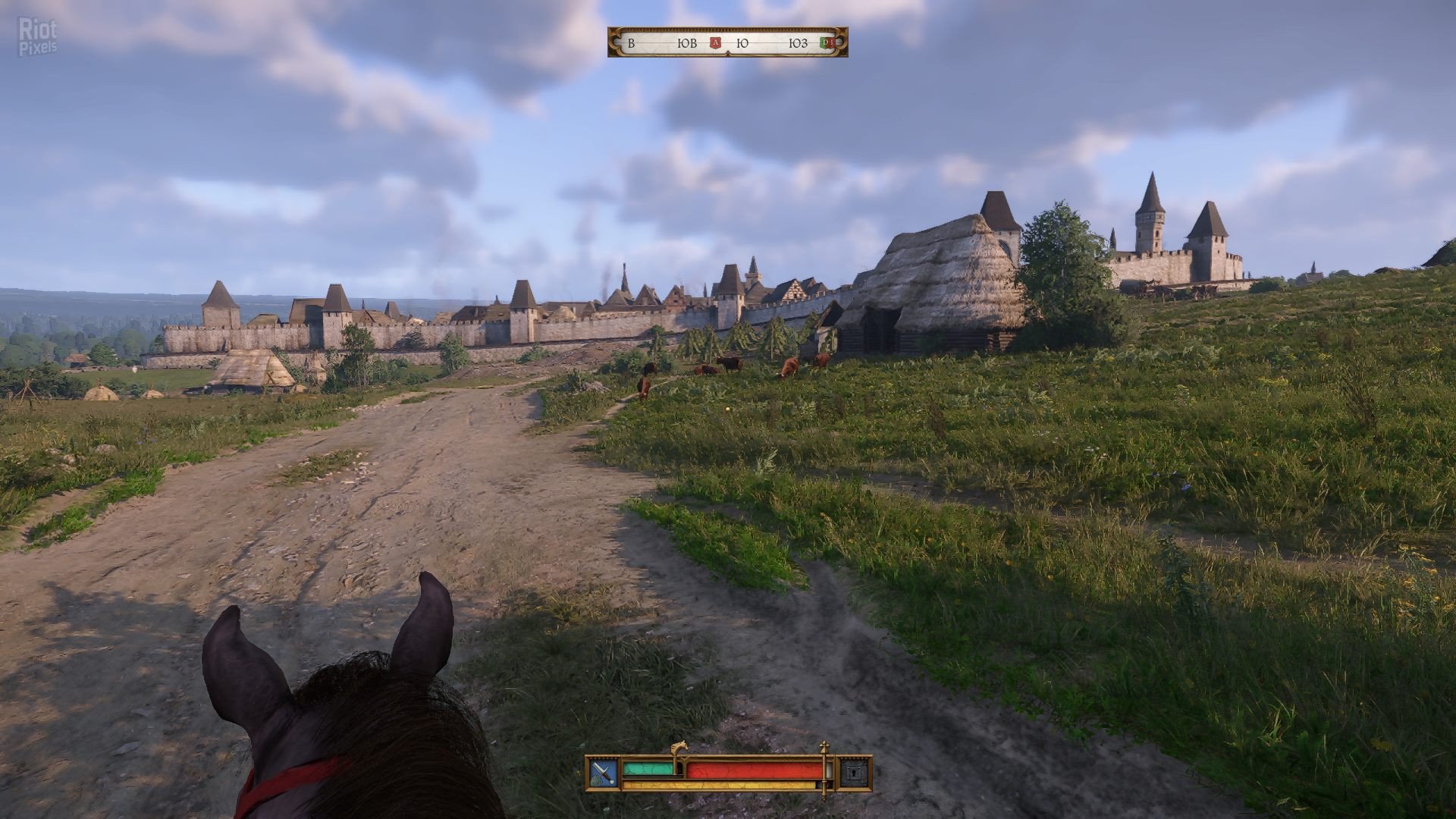Image resolution: width=1456 pixels, height=819 pixels.
Task: Click the red quest marker A on compass
Action: tap(714, 43)
